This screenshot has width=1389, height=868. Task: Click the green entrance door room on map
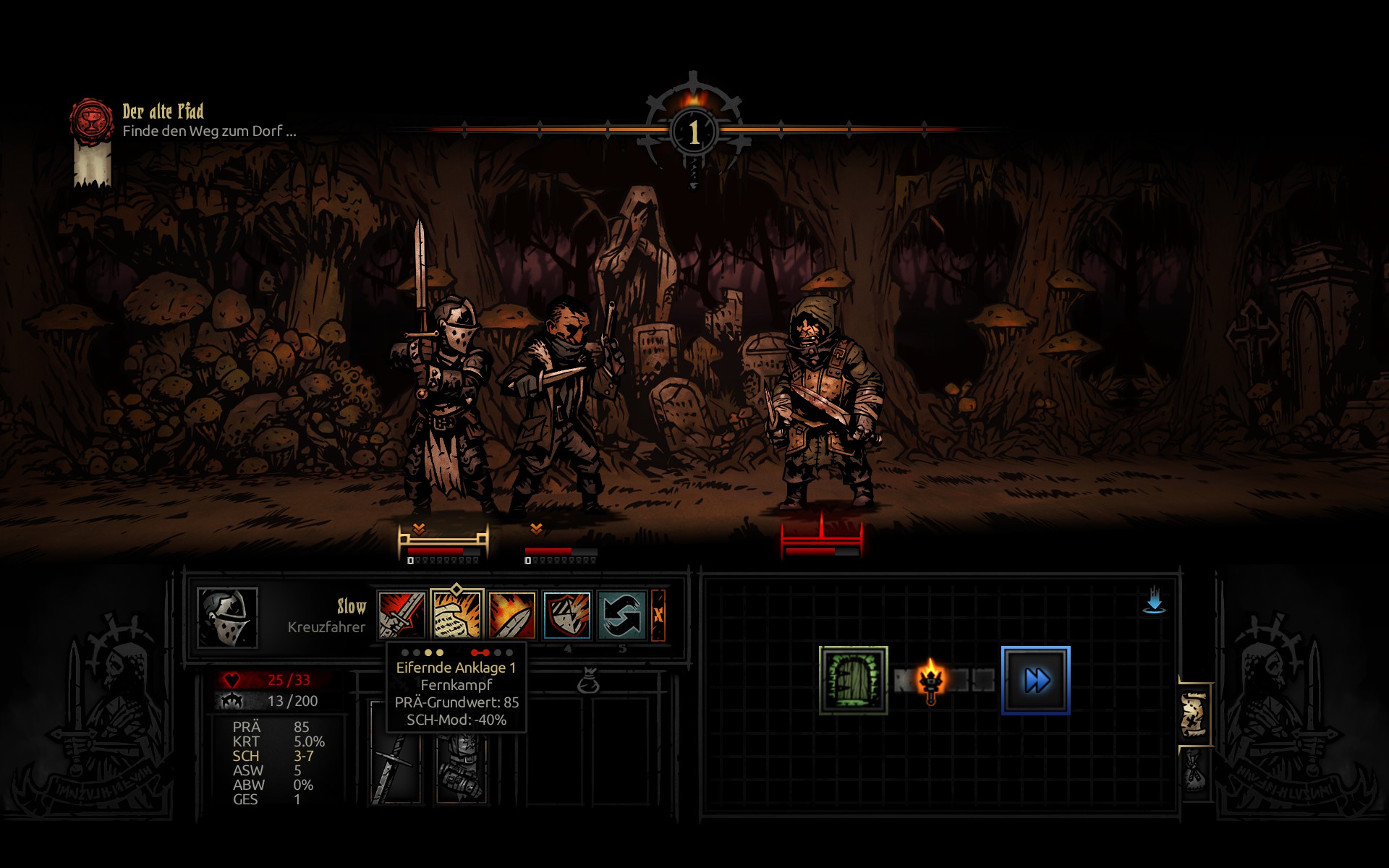[853, 680]
